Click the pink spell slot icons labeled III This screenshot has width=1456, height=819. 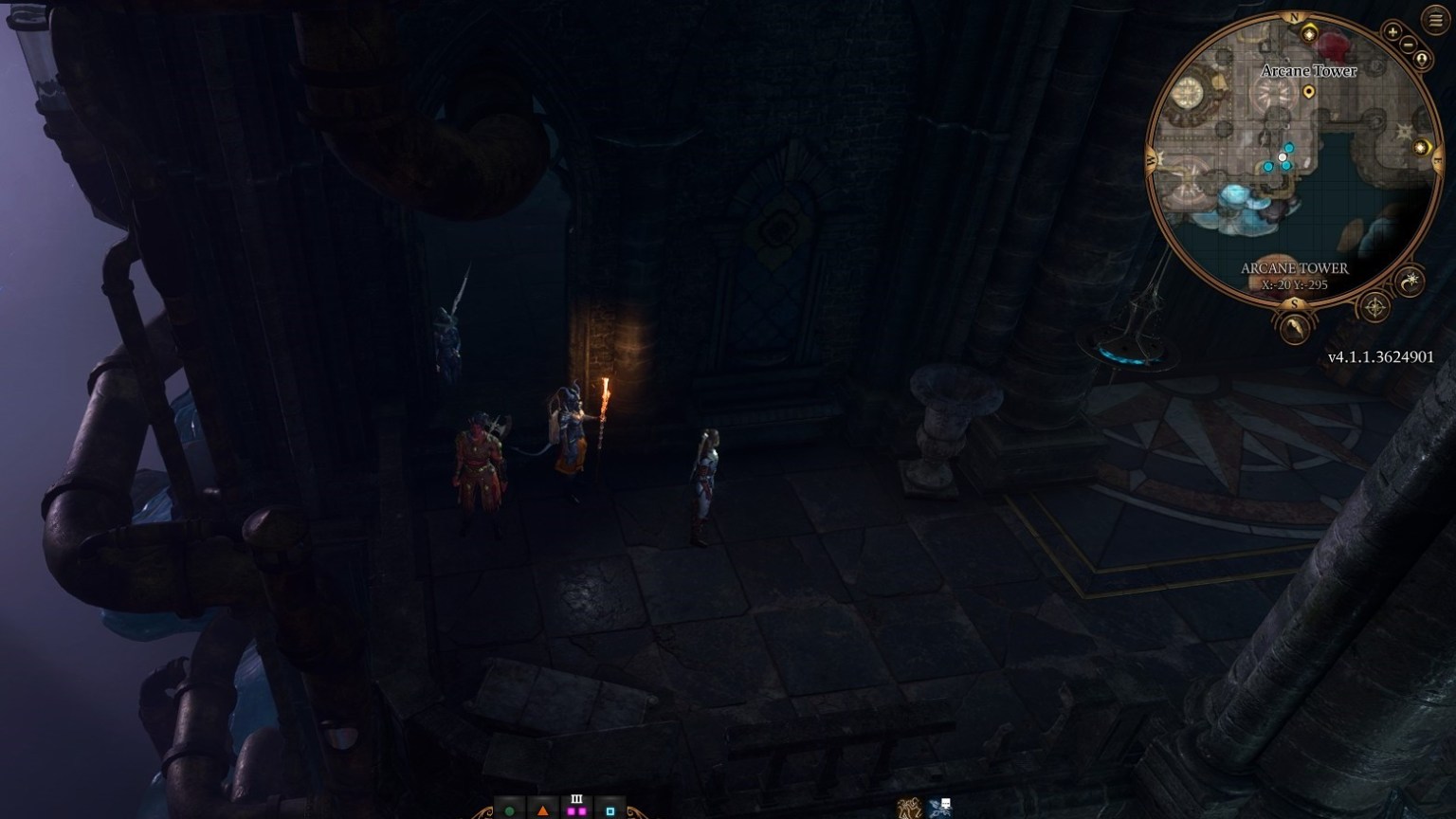[x=576, y=811]
